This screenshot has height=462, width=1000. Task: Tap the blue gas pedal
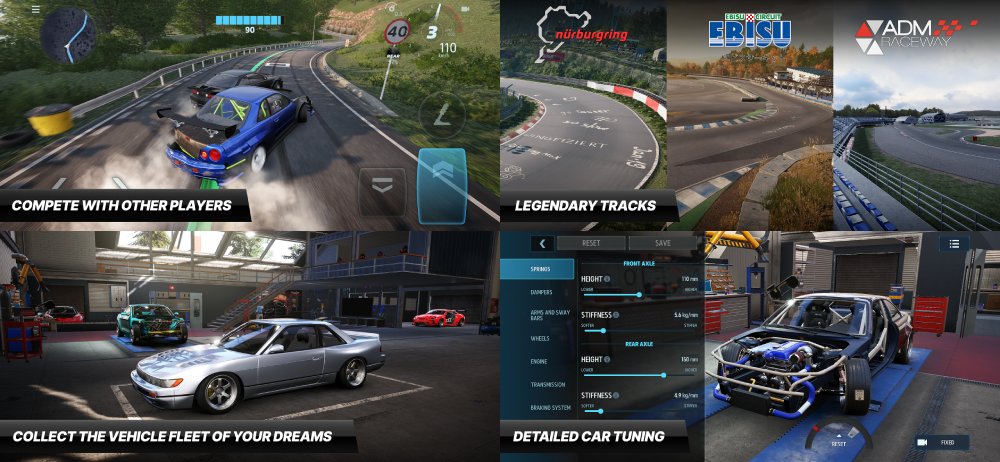[441, 184]
